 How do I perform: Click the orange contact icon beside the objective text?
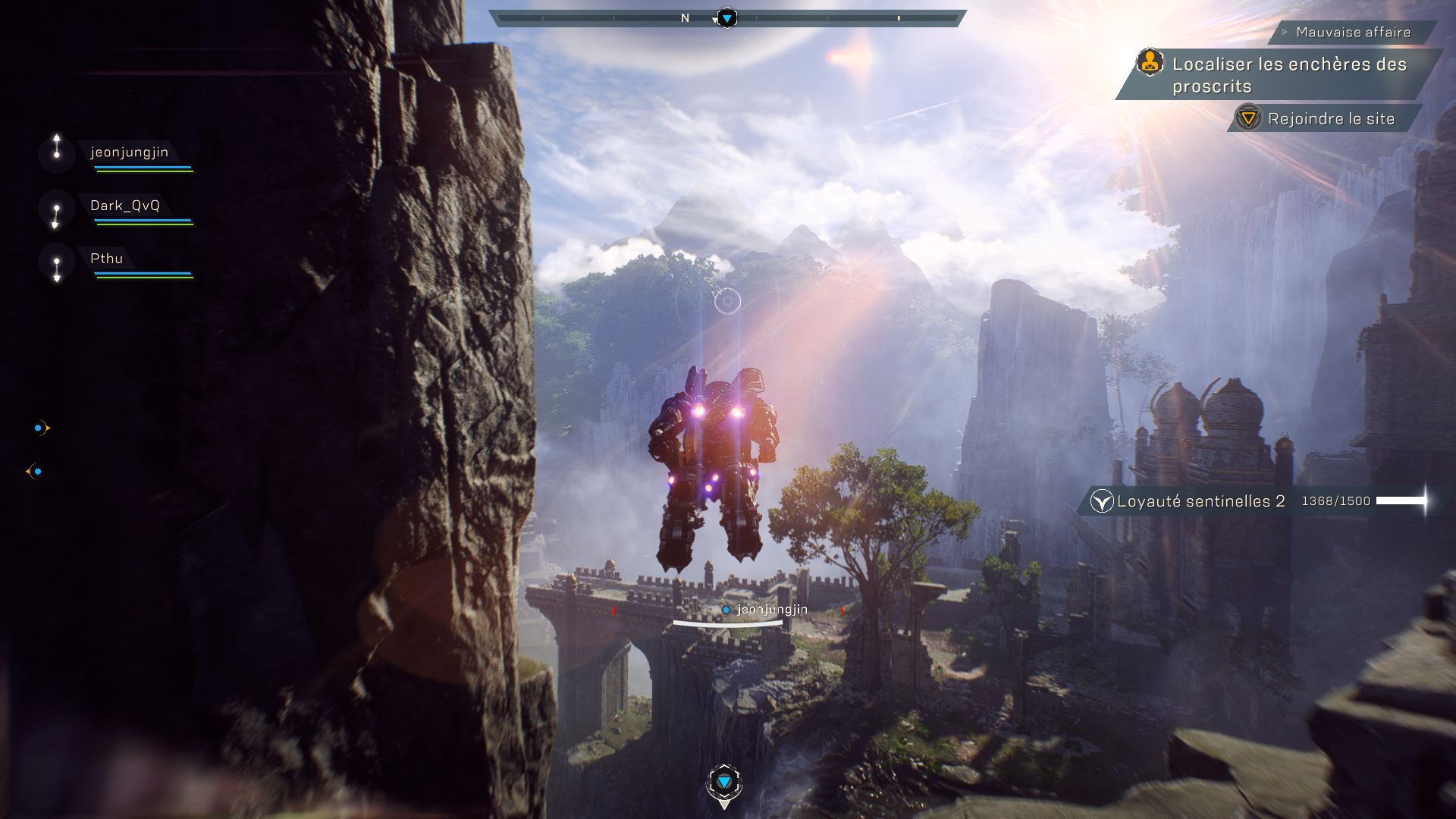tap(1150, 64)
